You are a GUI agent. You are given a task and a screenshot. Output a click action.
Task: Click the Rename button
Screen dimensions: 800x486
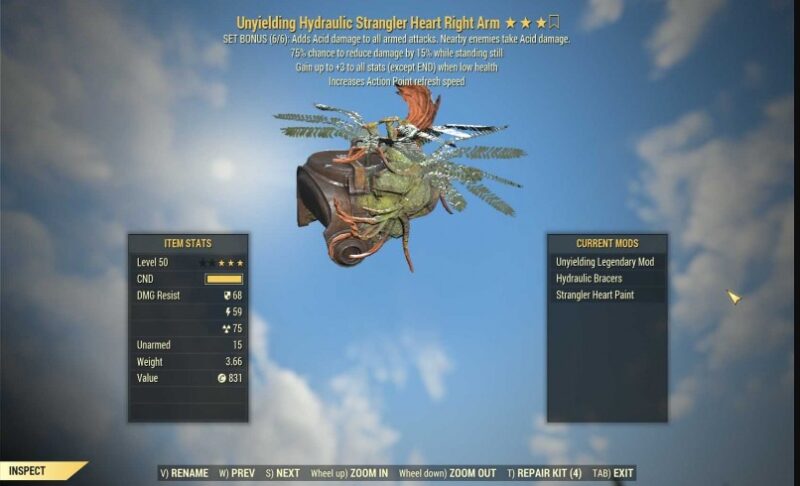[x=184, y=474]
